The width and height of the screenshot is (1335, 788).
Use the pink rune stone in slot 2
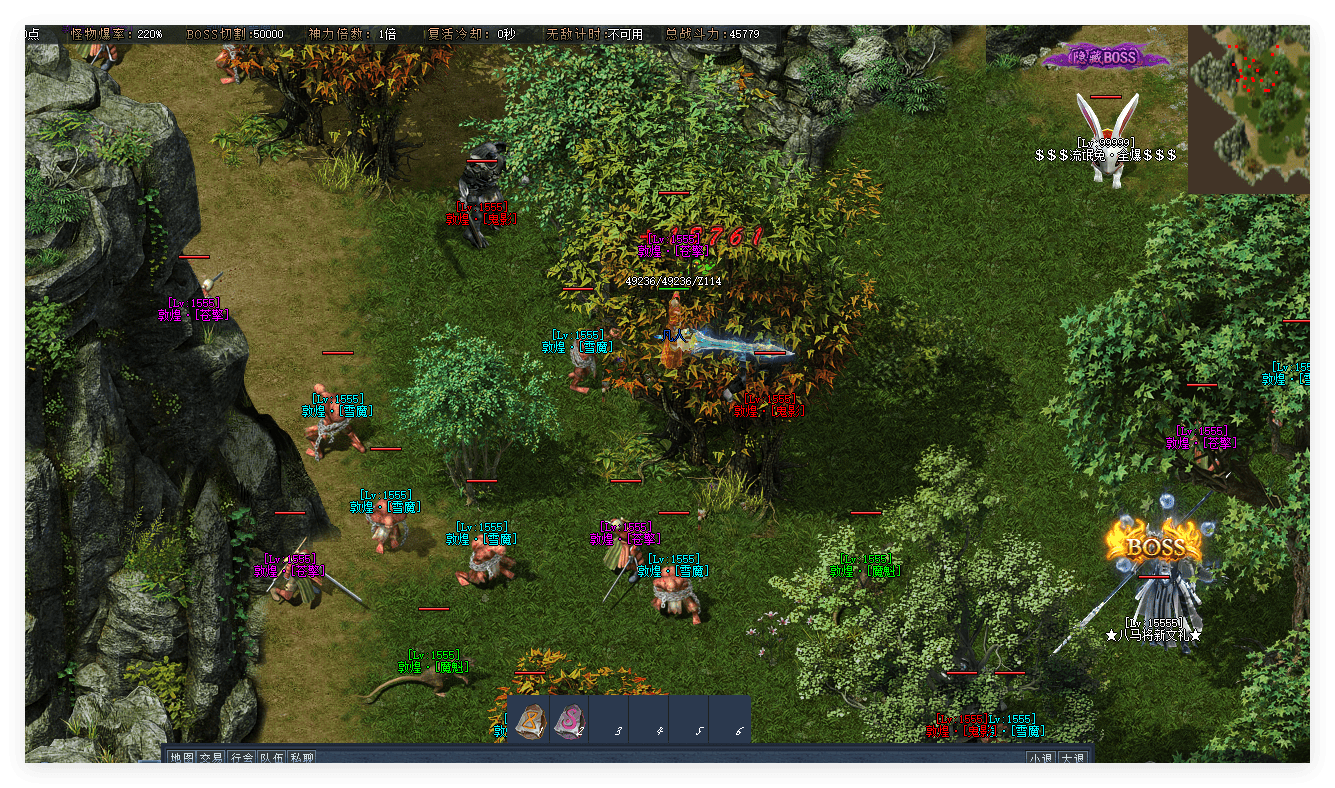point(569,720)
